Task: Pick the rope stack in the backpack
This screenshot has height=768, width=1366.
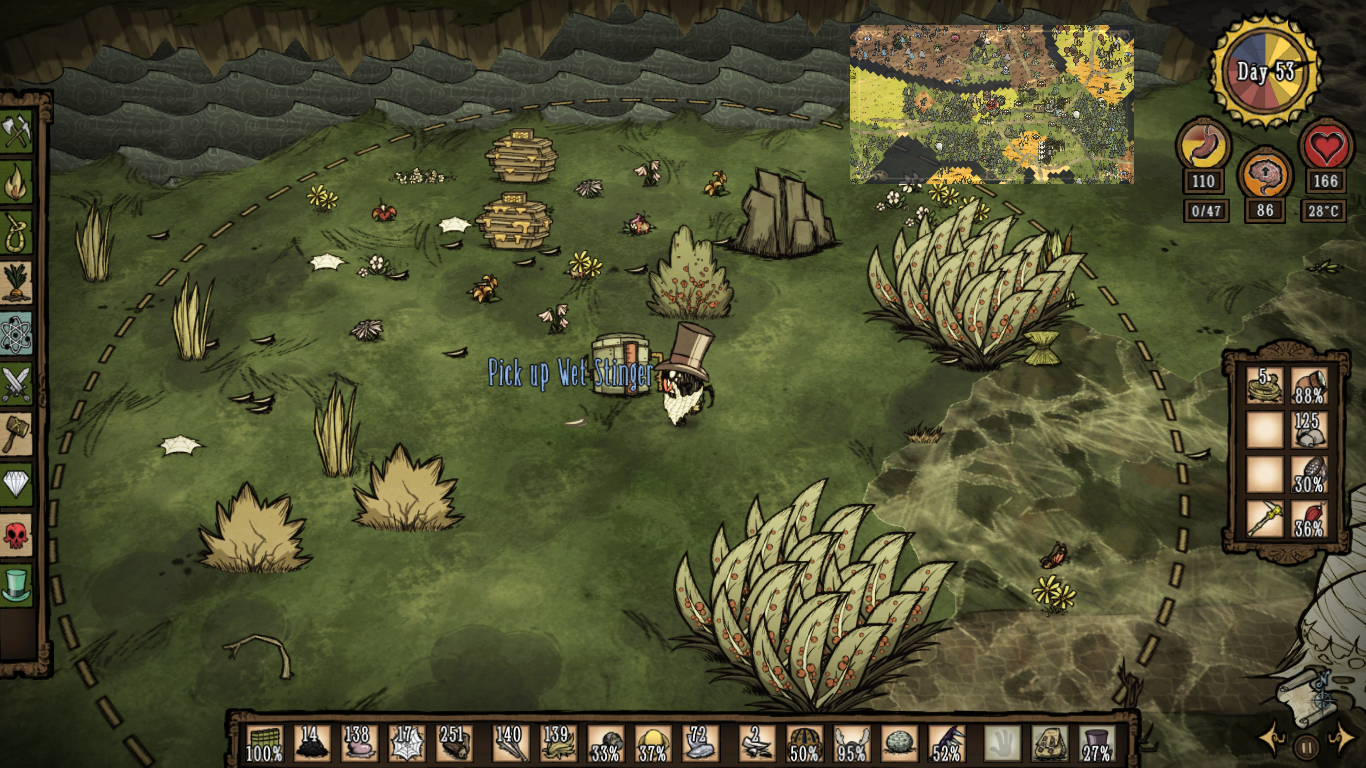Action: [1264, 385]
